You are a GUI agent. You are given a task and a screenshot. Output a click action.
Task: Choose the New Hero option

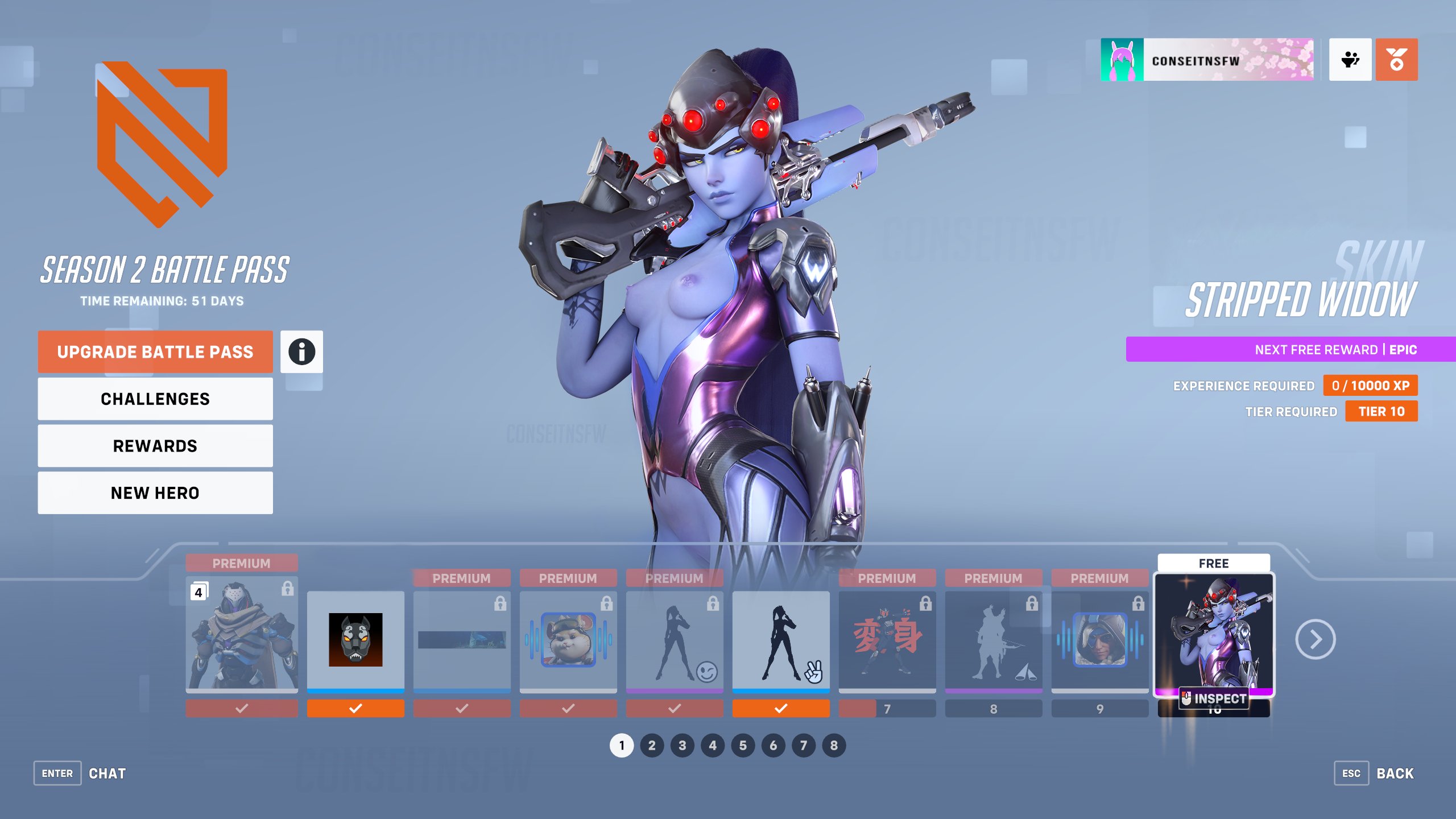(155, 493)
